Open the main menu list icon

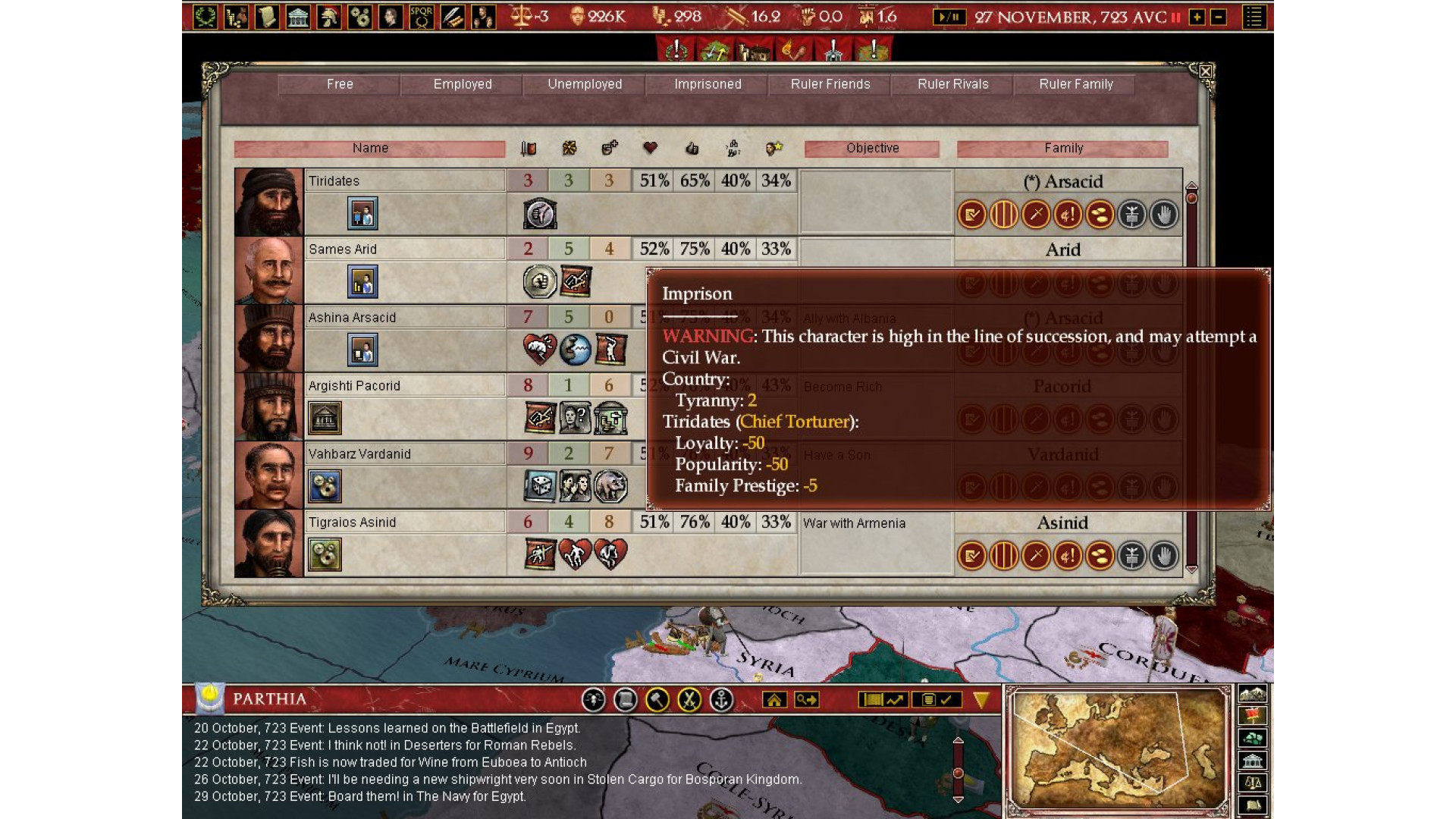pos(1254,17)
